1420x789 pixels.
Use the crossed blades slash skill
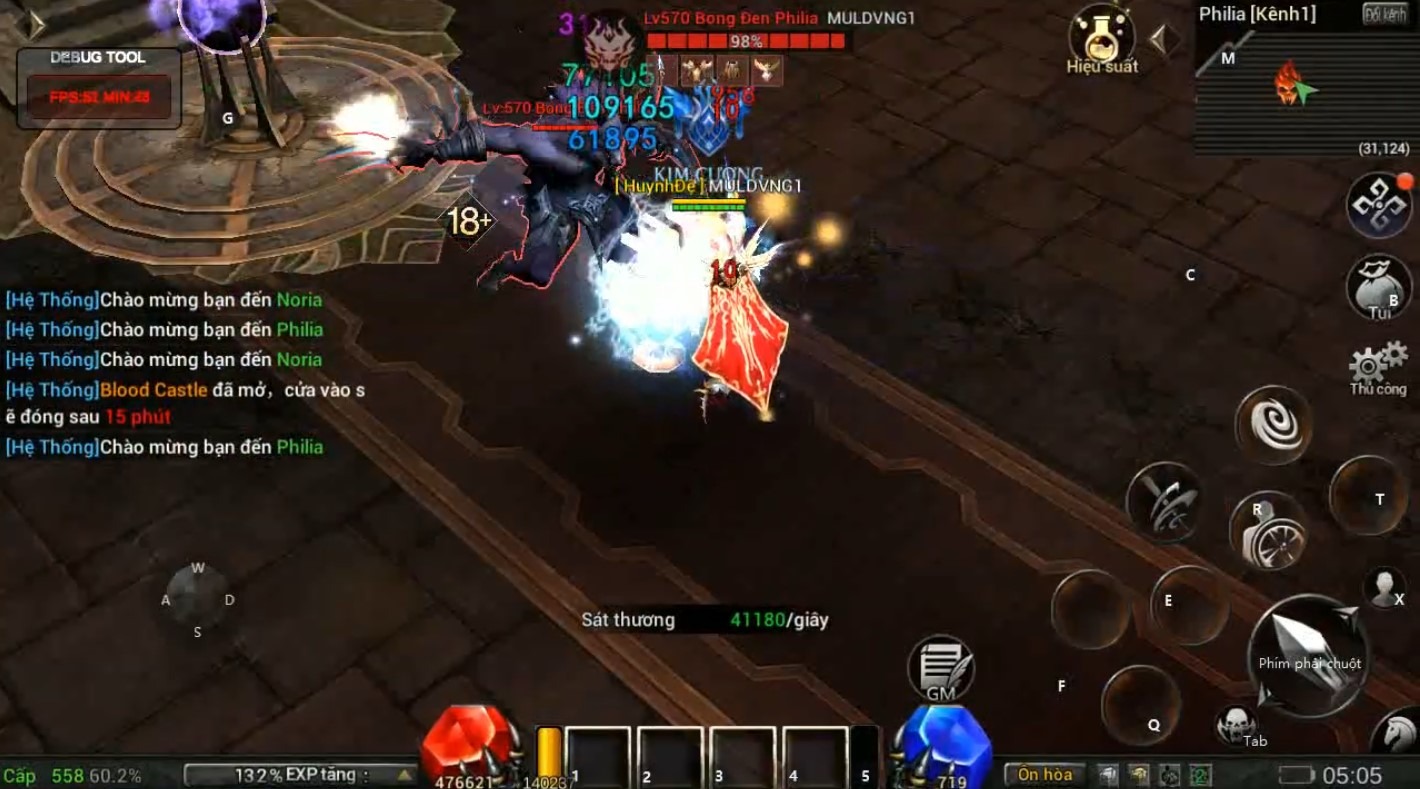pos(1165,501)
